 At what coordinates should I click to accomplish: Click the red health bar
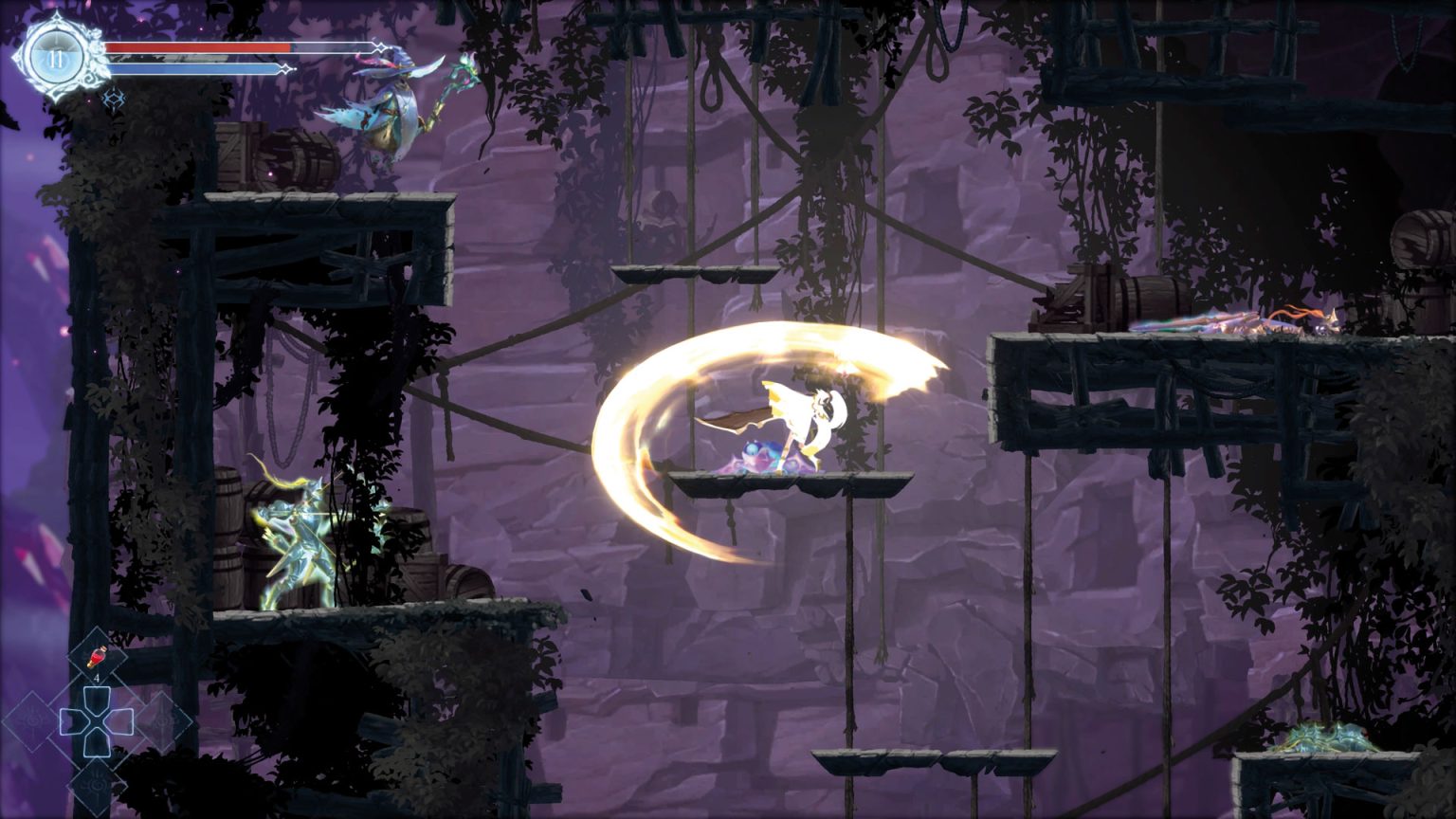199,47
